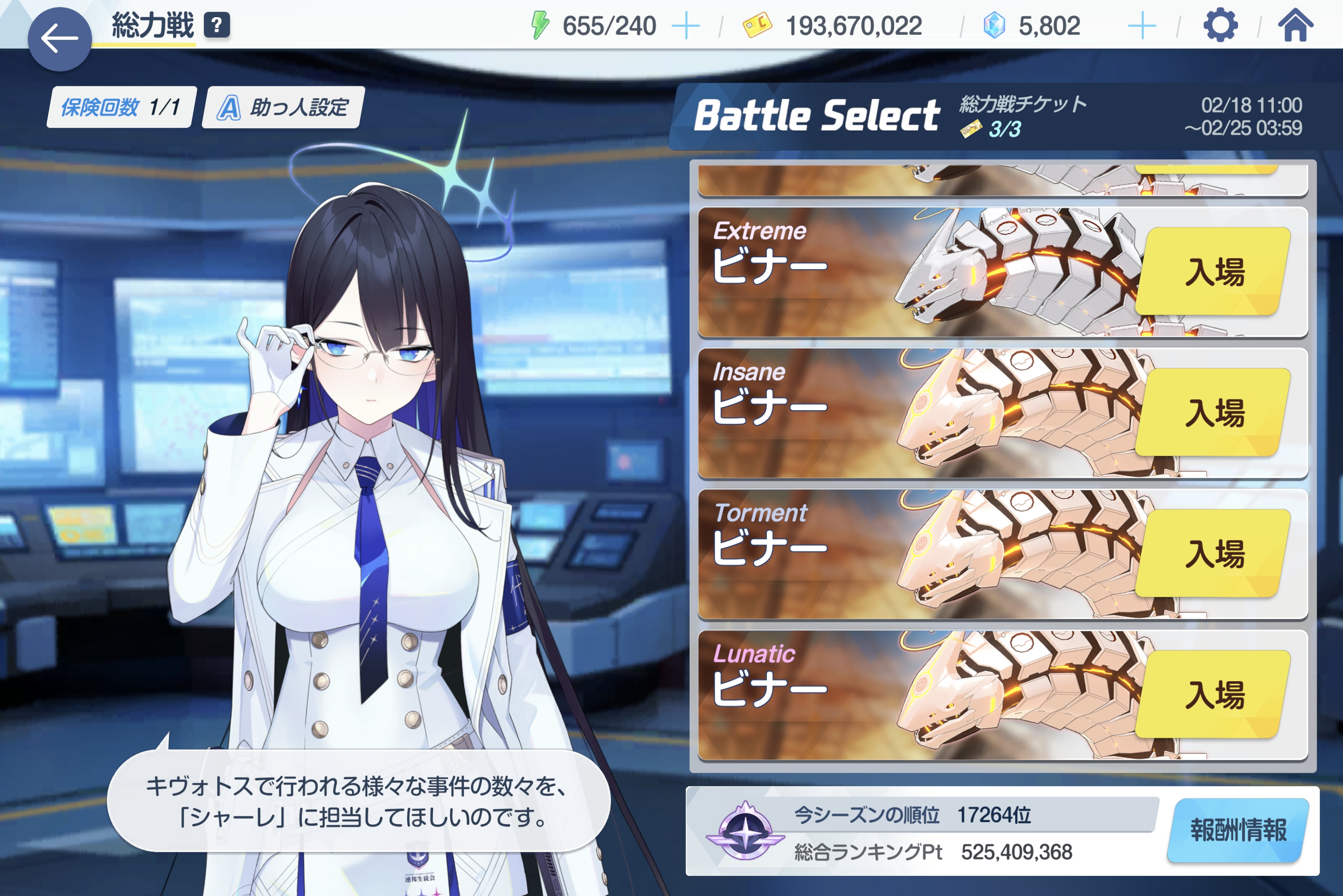Enter the Extreme ビナー battle
The width and height of the screenshot is (1343, 896).
1214,271
